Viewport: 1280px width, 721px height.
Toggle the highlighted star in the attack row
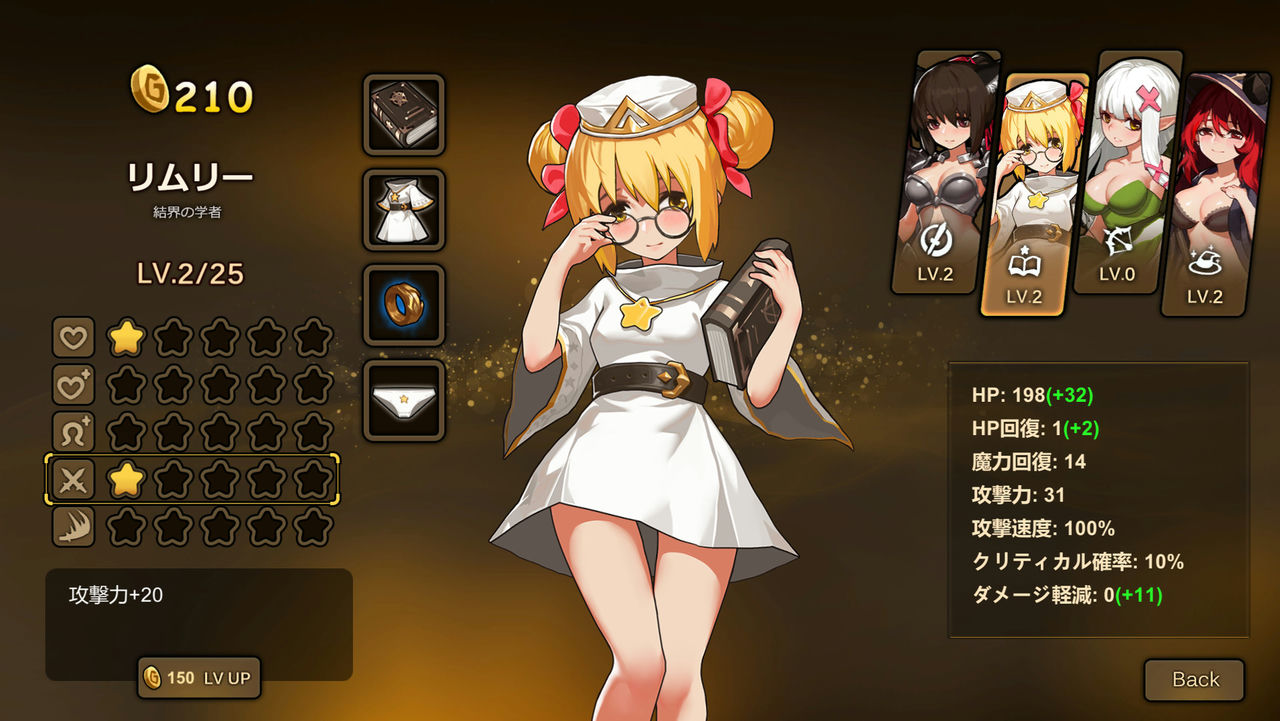[x=124, y=478]
